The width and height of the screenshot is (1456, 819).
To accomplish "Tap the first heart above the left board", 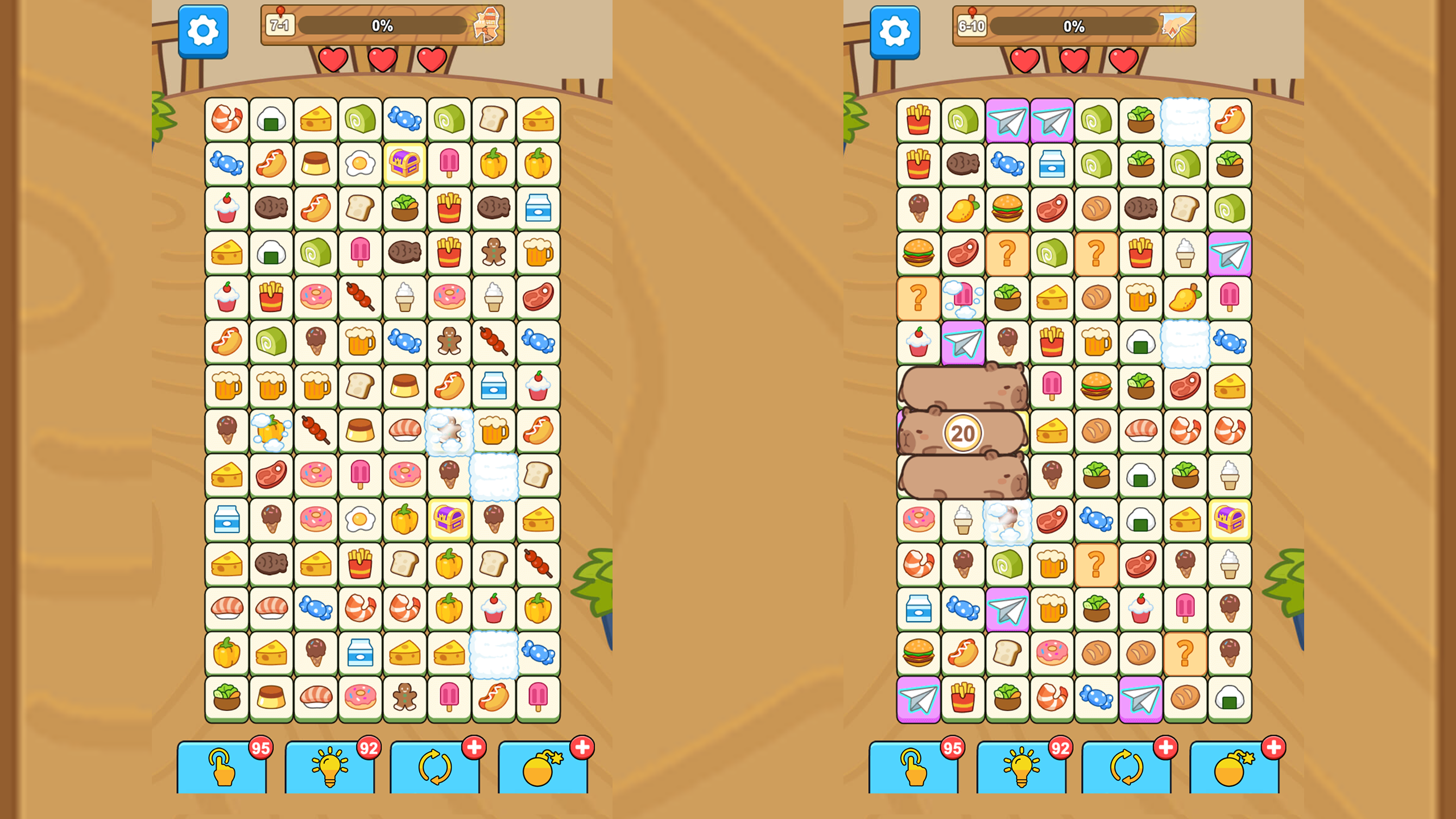I will (333, 61).
